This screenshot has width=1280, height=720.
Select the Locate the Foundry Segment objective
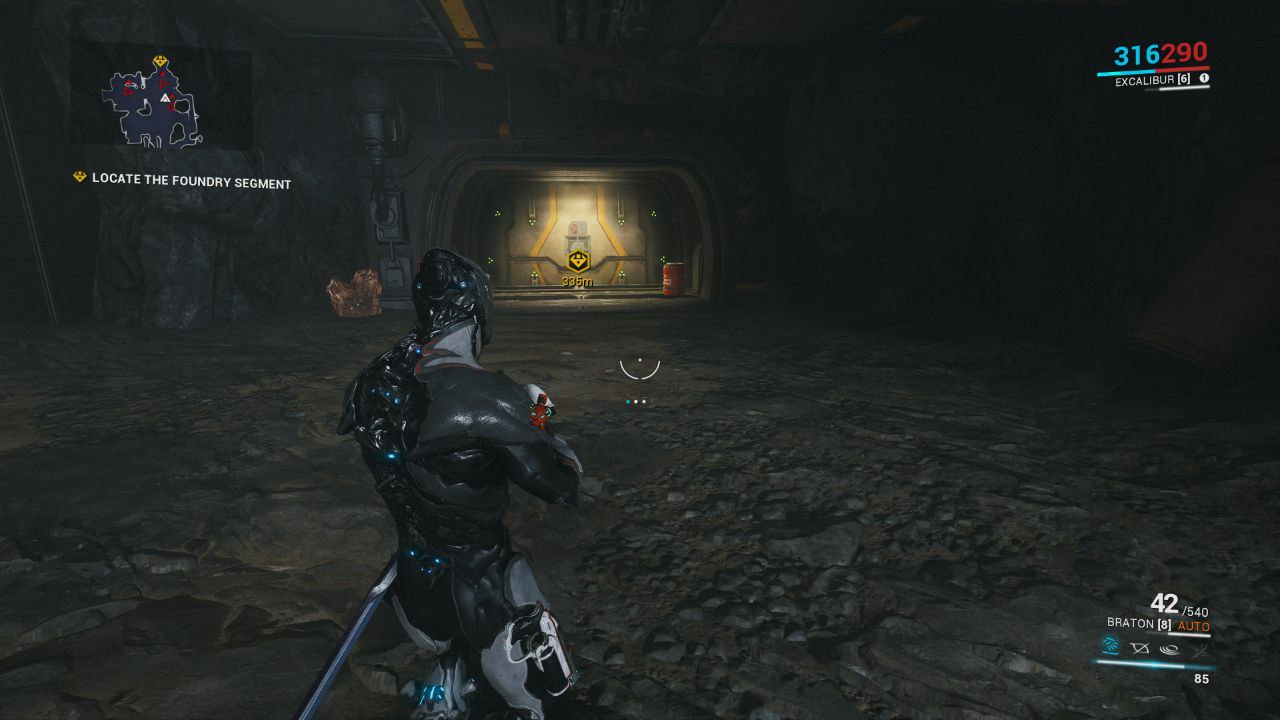tap(191, 183)
